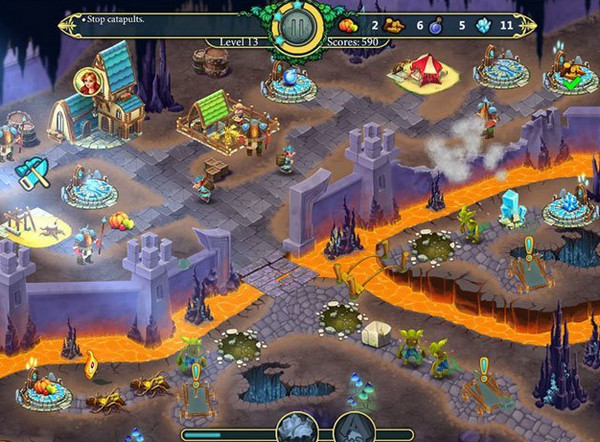The image size is (600, 442).
Task: Click the axe and saw build icon
Action: (x=30, y=173)
